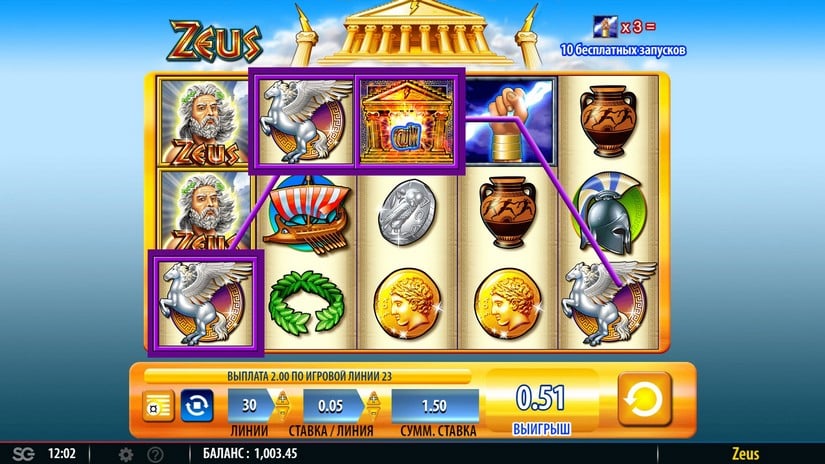Screen dimensions: 825x464
Task: Open settings via the gear icon
Action: 126,454
